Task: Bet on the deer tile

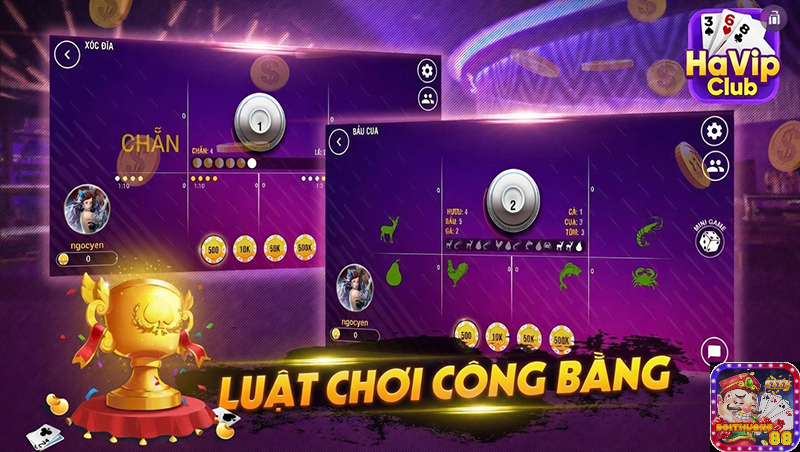Action: coord(389,232)
